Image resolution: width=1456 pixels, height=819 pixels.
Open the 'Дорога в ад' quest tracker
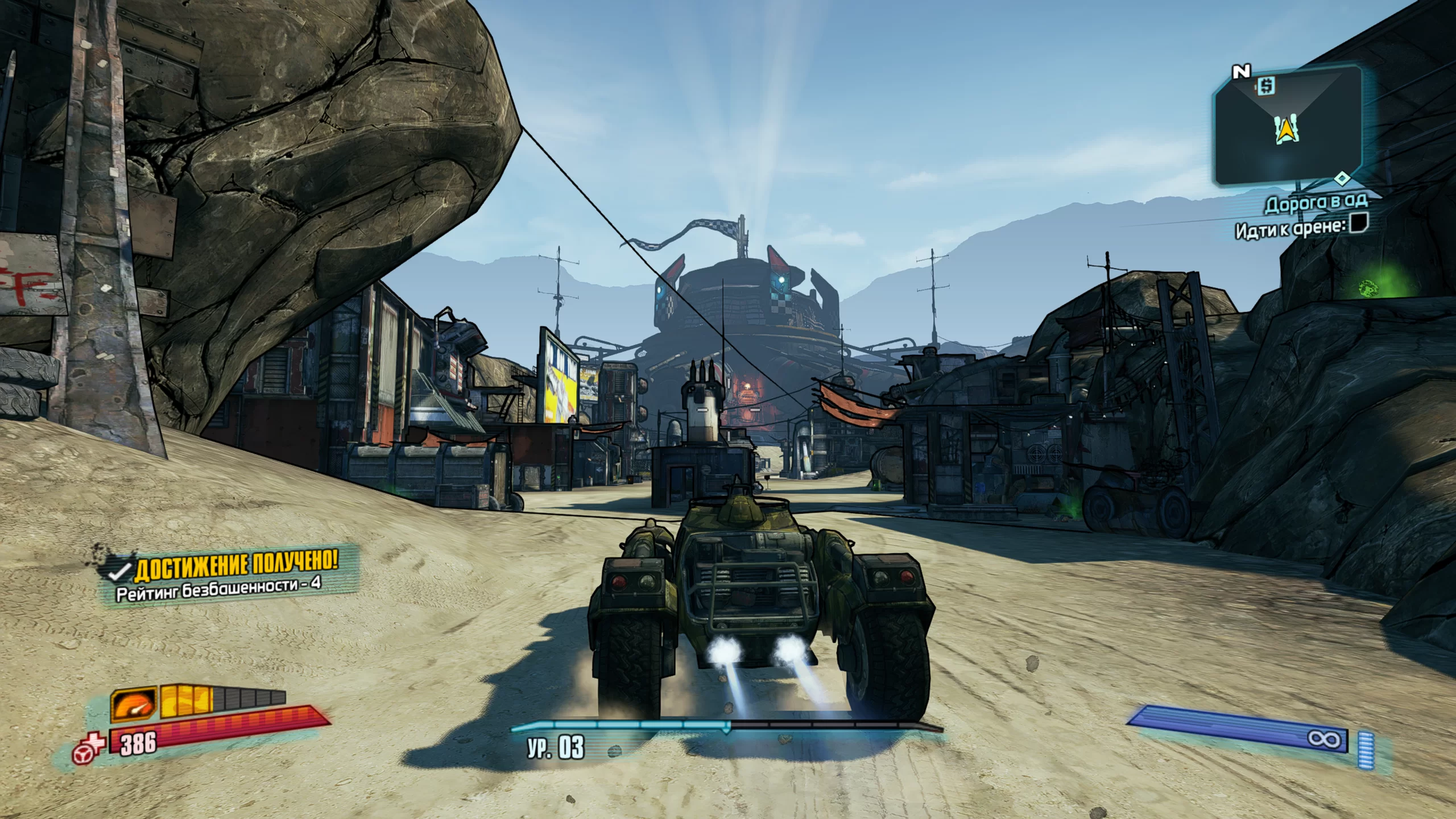1315,203
